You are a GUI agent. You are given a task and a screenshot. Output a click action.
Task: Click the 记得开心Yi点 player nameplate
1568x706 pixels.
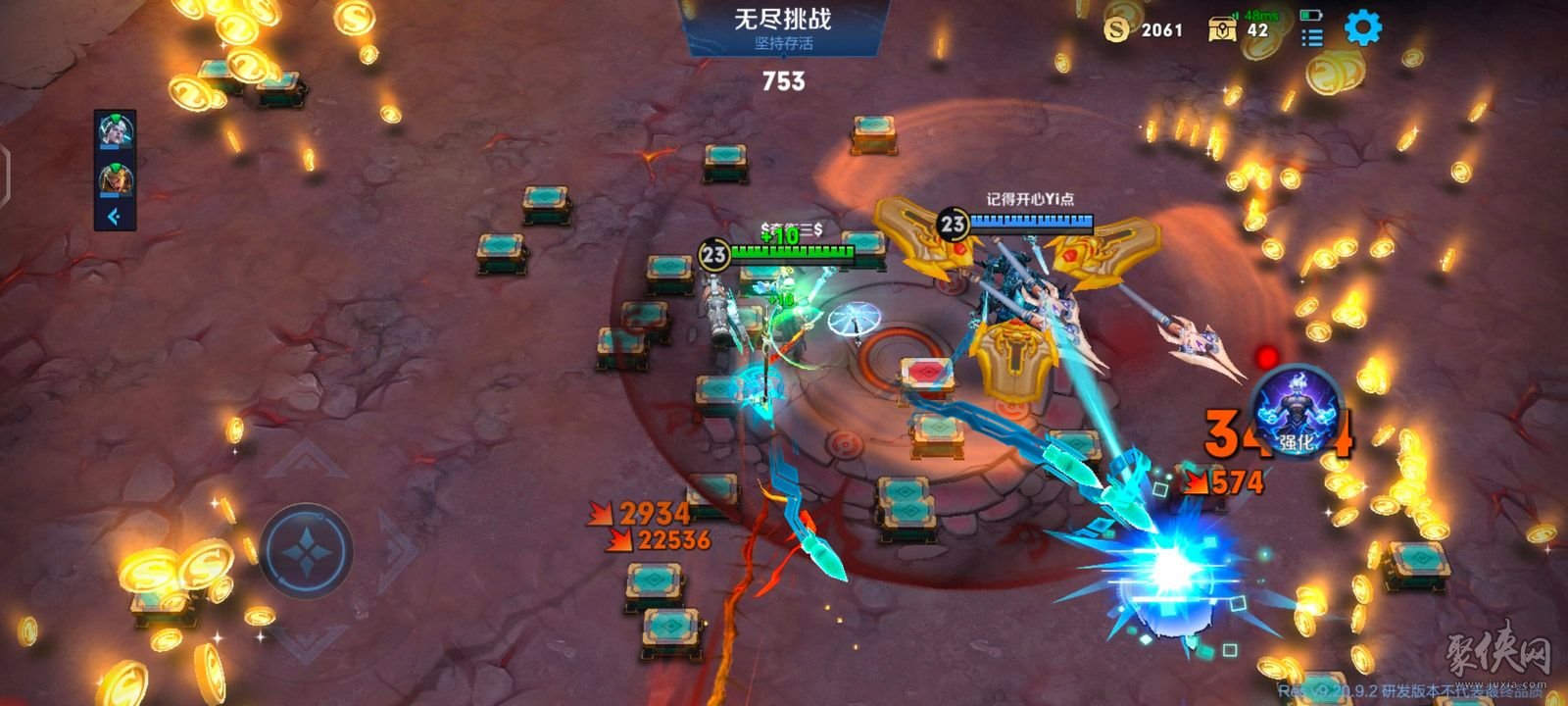coord(1031,197)
